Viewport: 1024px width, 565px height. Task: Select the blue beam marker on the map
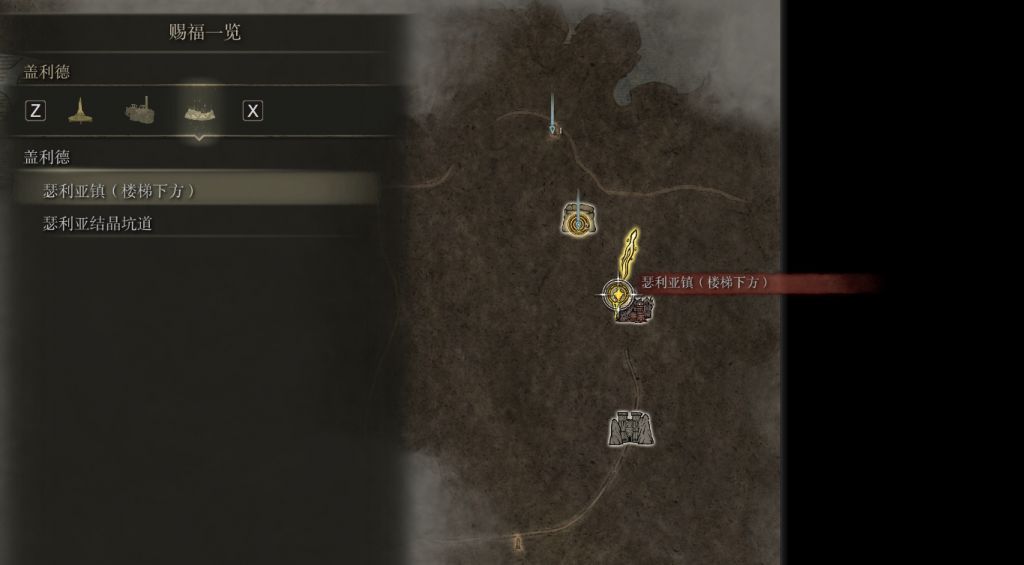pos(553,124)
